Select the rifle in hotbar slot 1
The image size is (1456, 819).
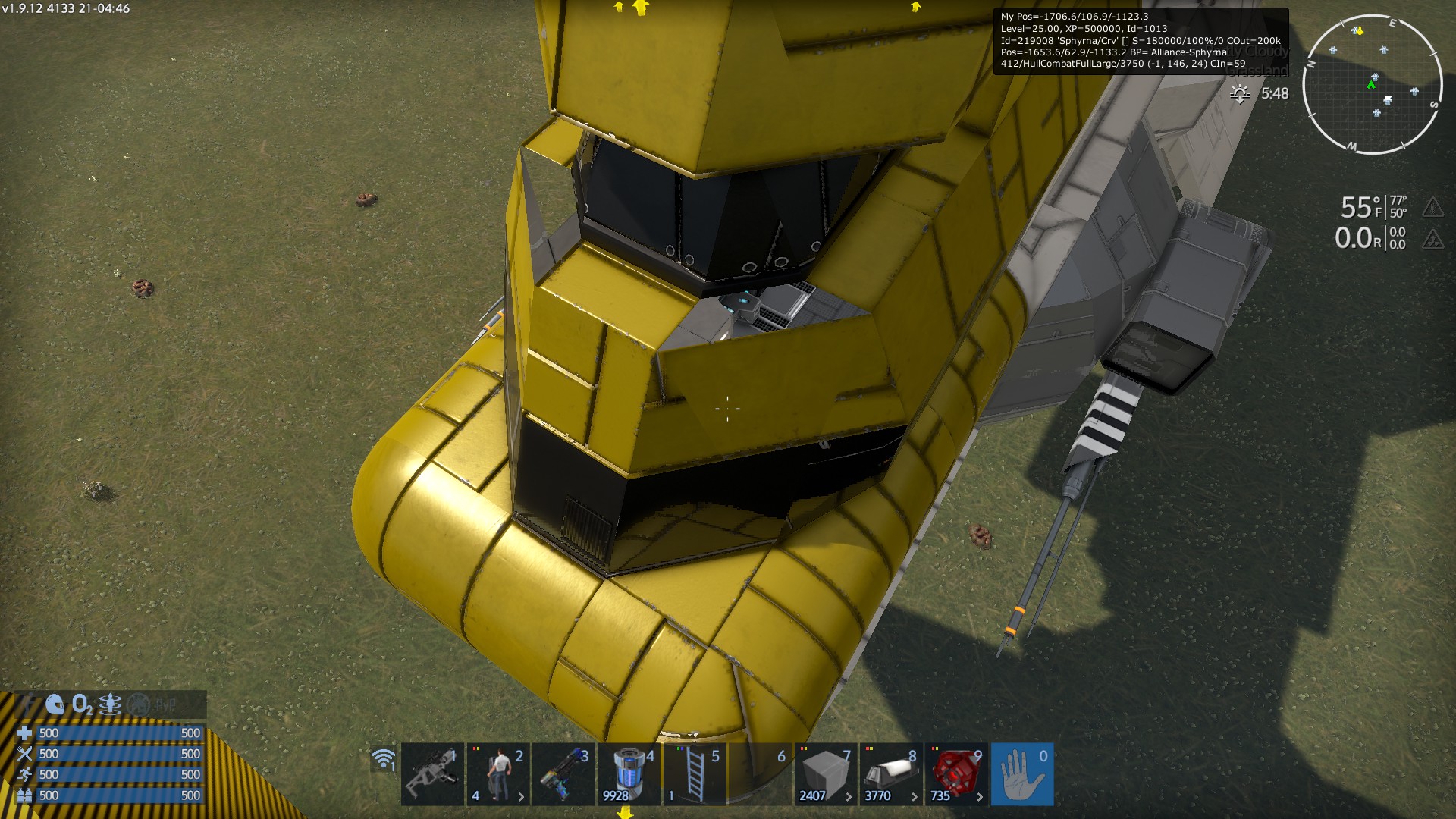(x=432, y=774)
